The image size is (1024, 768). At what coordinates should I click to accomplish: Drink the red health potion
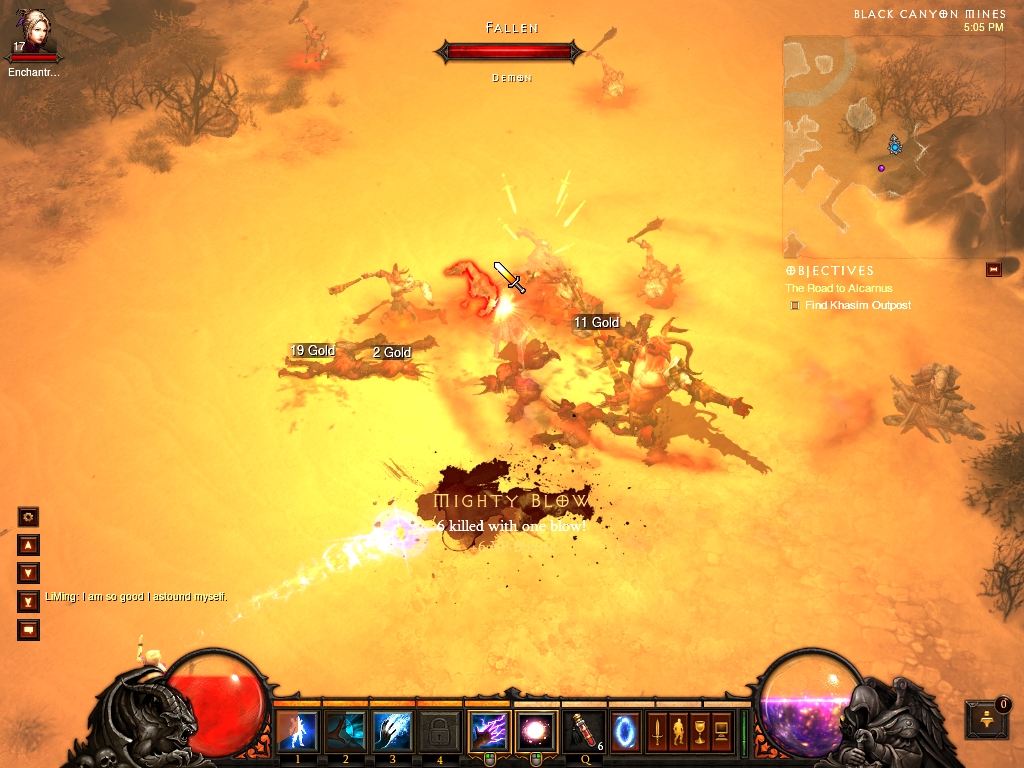(x=583, y=731)
